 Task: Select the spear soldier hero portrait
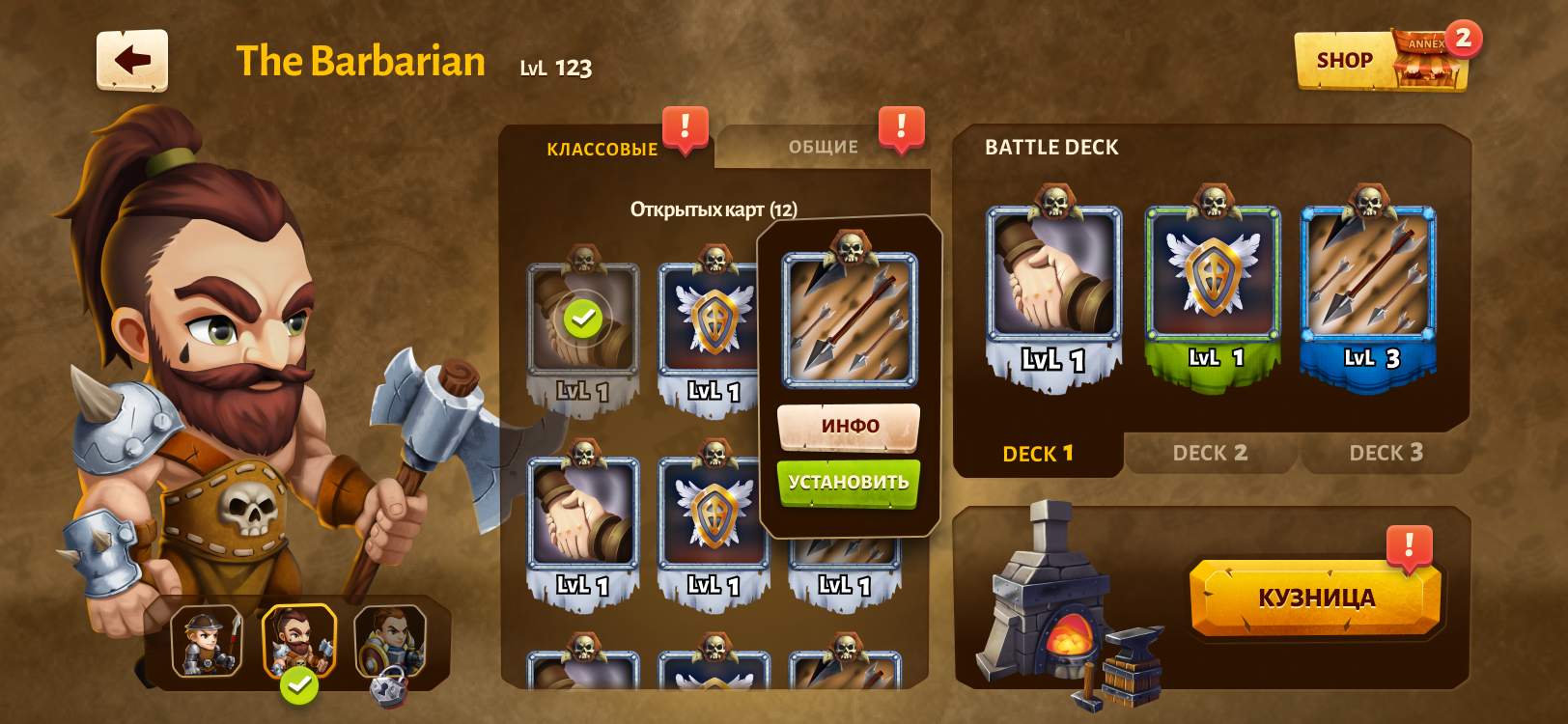click(x=207, y=641)
